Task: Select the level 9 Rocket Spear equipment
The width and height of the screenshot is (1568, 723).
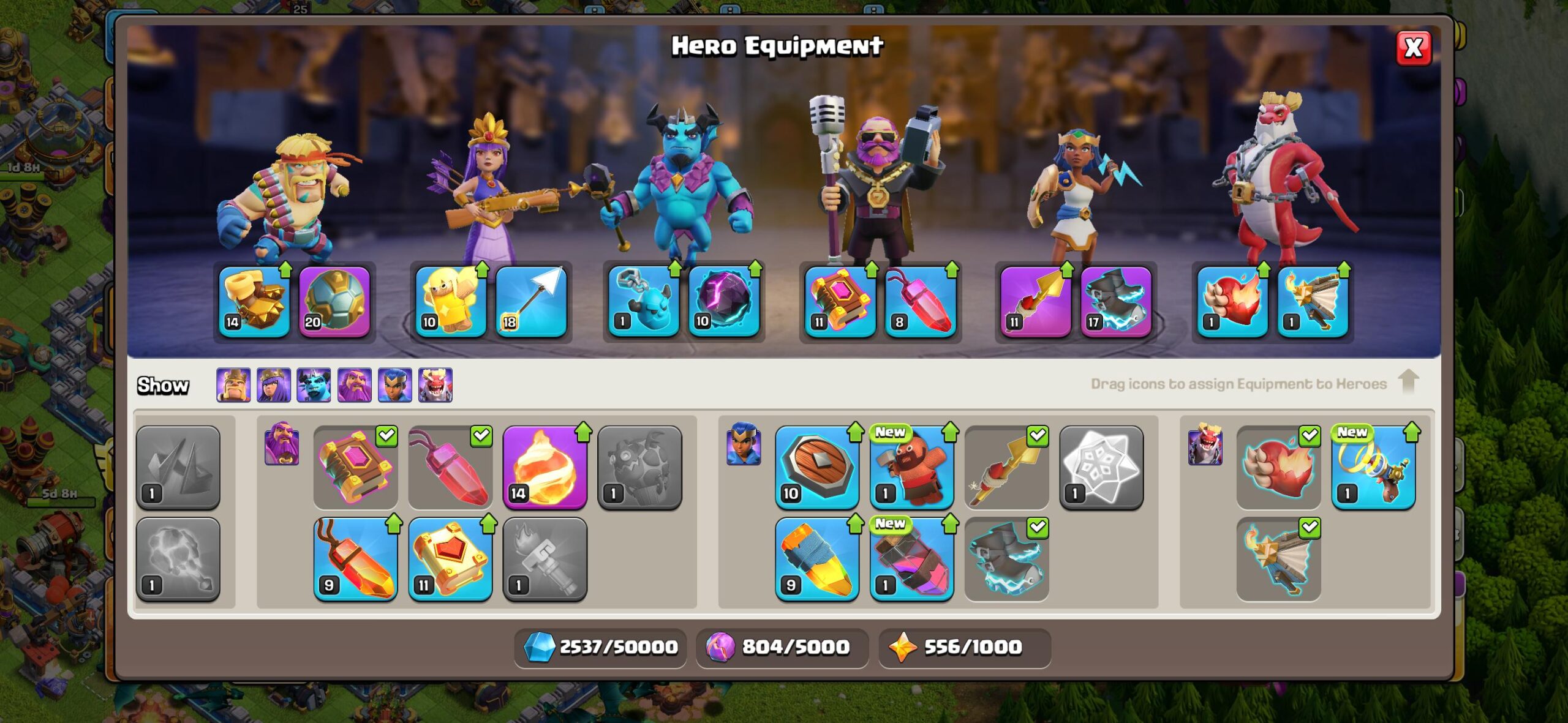Action: tap(816, 559)
